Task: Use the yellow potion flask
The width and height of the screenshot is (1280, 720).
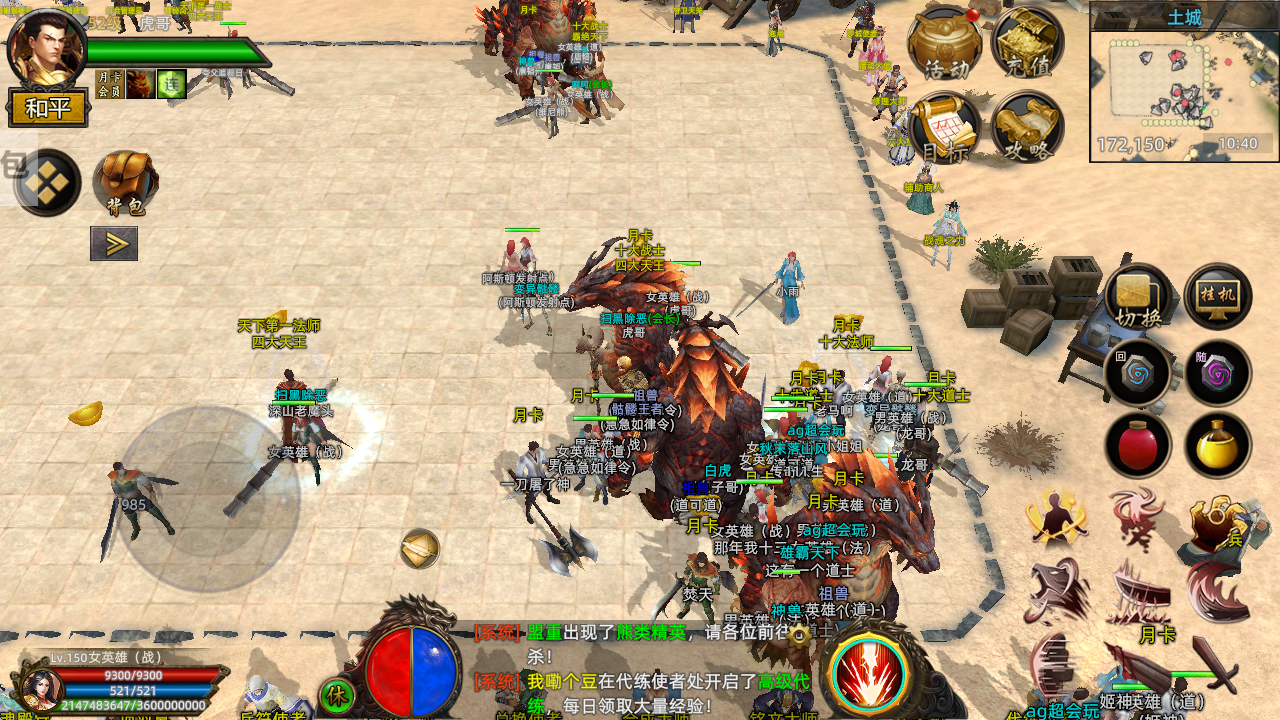Action: tap(1218, 444)
